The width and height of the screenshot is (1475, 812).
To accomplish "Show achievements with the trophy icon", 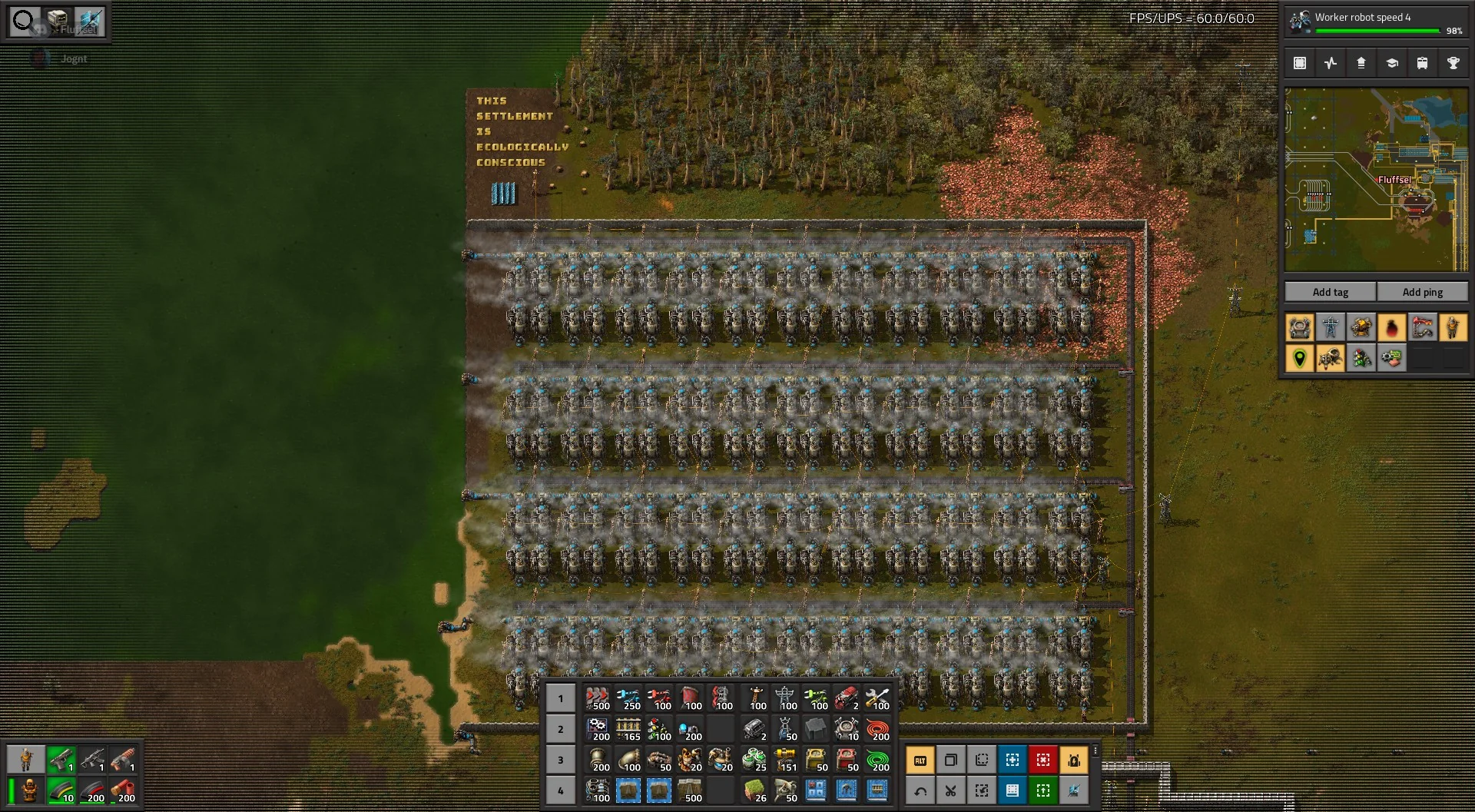I will 1453,63.
